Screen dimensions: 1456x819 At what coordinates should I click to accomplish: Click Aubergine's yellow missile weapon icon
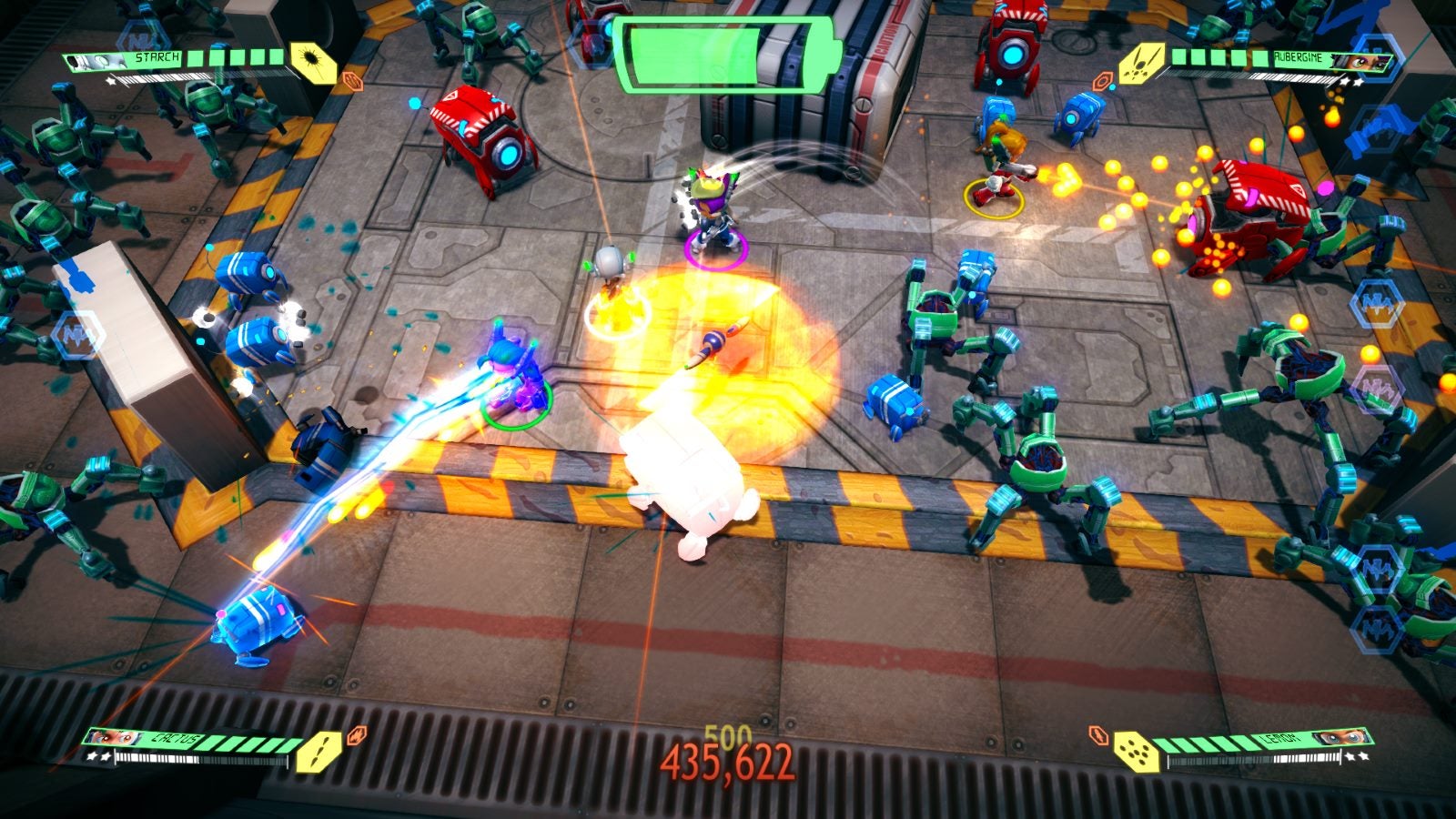[1140, 65]
